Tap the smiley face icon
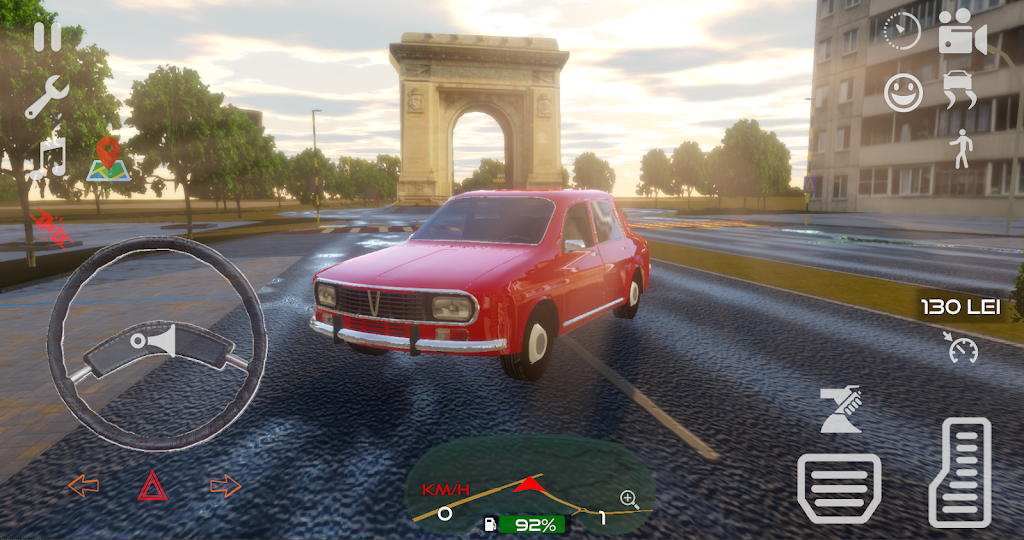The width and height of the screenshot is (1024, 540). 904,93
